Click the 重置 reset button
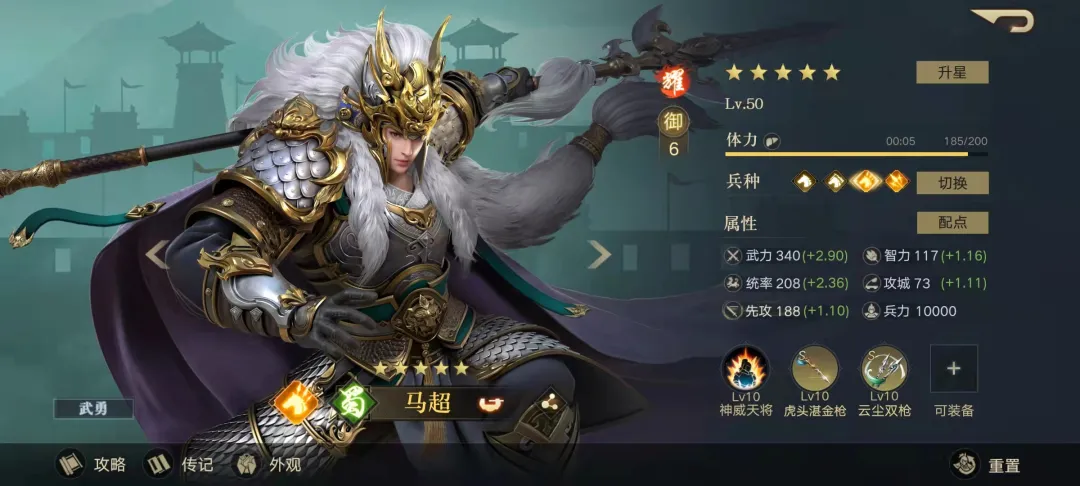This screenshot has width=1080, height=486. 986,464
